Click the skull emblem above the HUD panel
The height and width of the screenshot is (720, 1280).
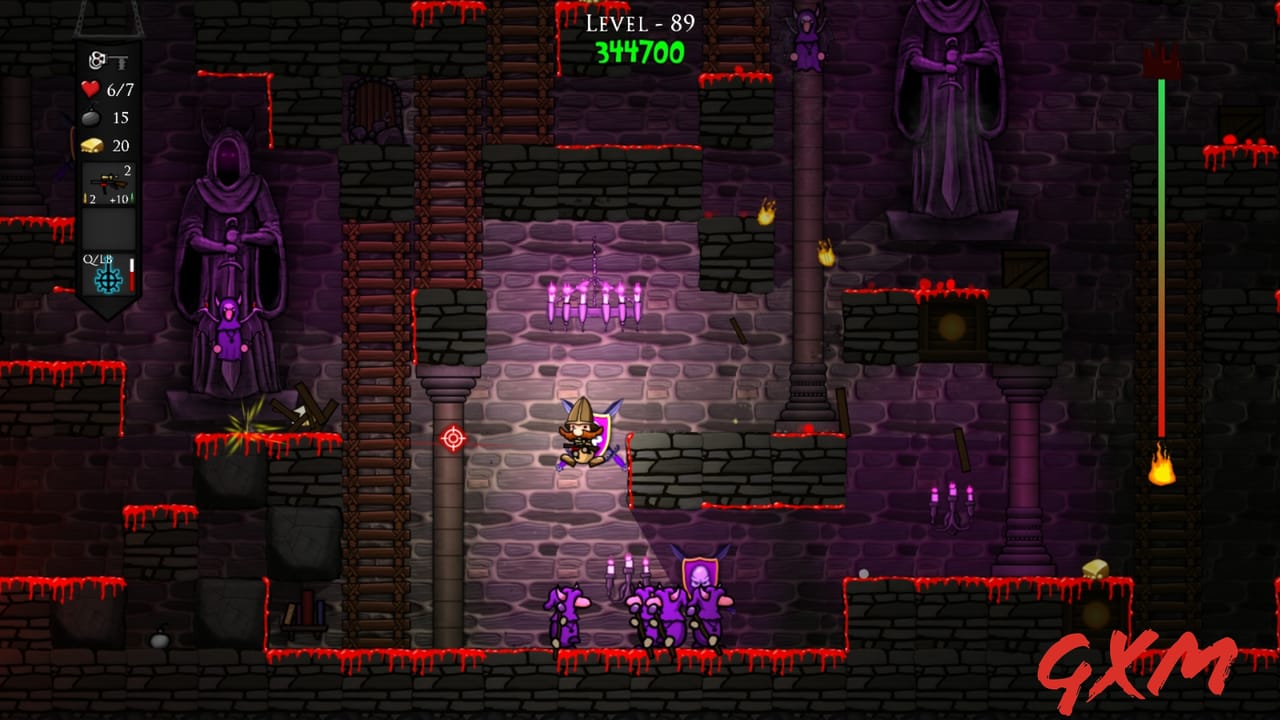(95, 59)
